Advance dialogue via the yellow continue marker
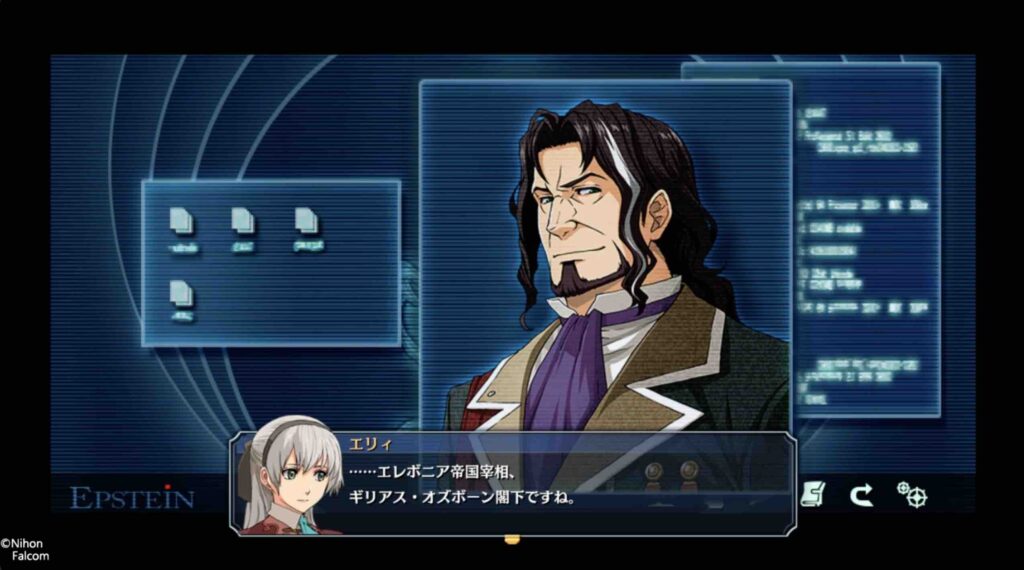The width and height of the screenshot is (1024, 570). point(512,540)
